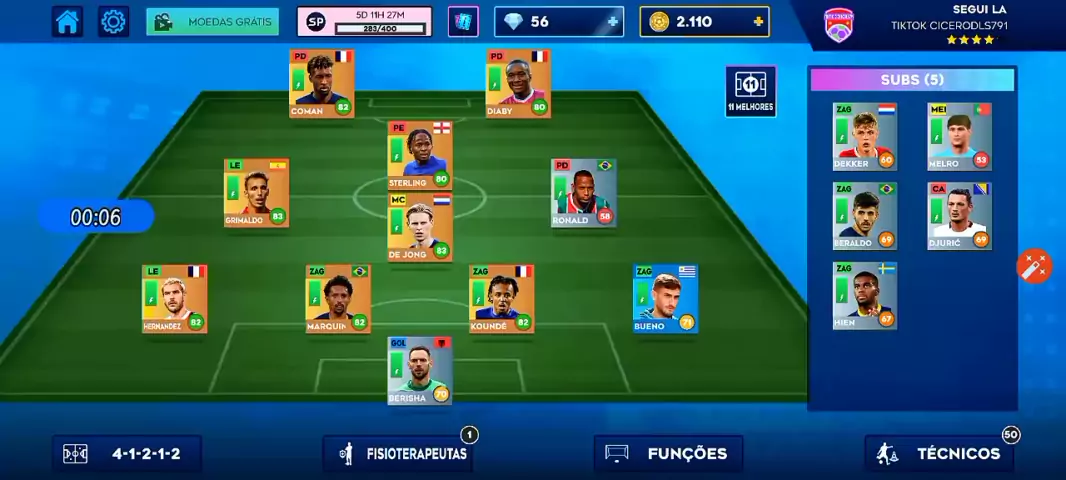
Task: Change the 4-1-2-1-2 formation
Action: 127,454
